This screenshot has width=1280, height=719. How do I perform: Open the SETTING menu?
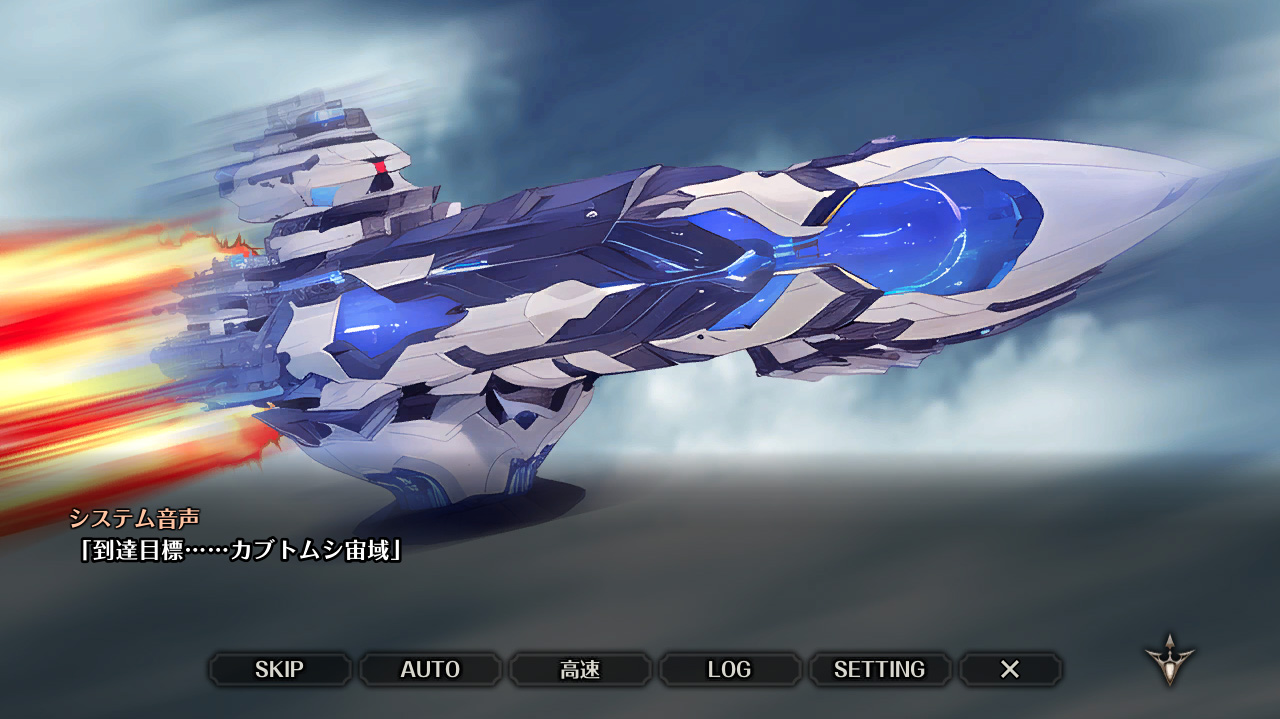pos(879,669)
